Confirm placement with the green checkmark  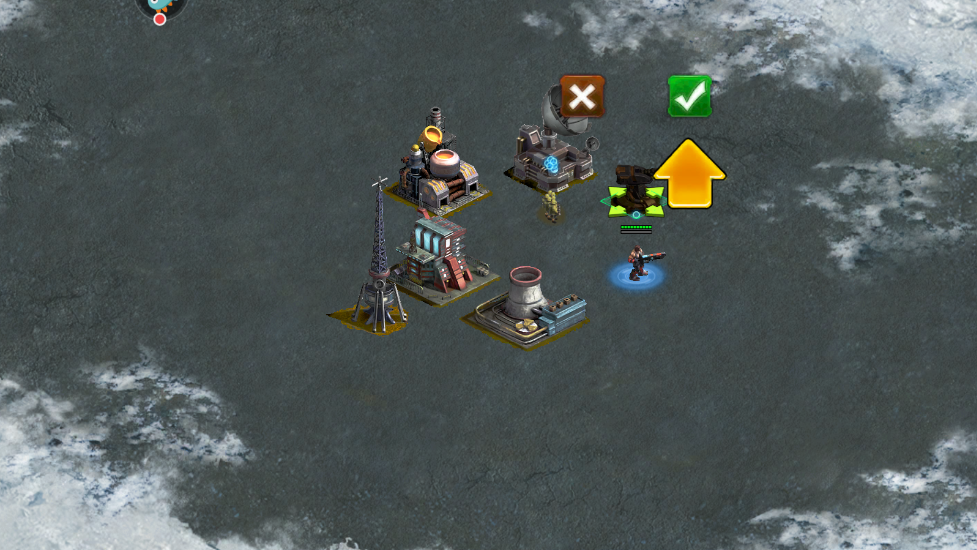point(689,97)
